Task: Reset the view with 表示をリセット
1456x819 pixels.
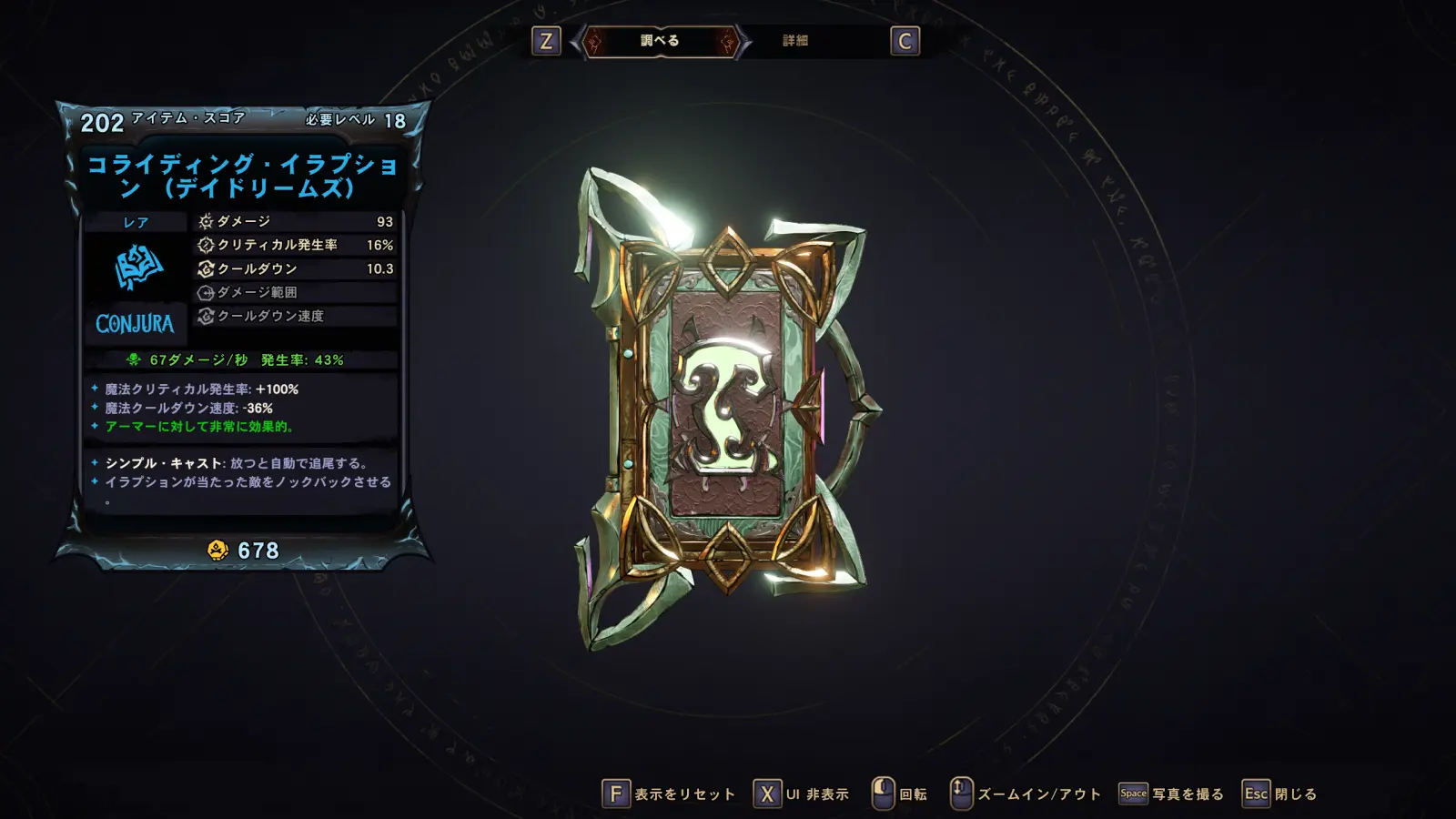Action: pyautogui.click(x=669, y=794)
